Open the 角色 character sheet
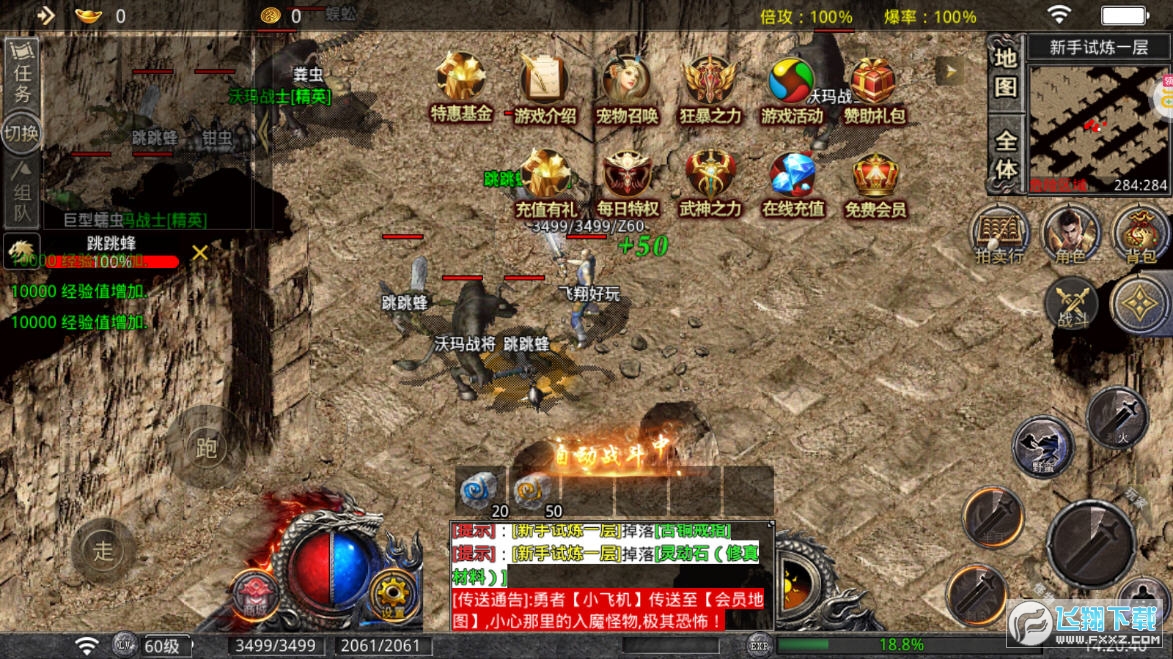The width and height of the screenshot is (1173, 659). click(1071, 236)
